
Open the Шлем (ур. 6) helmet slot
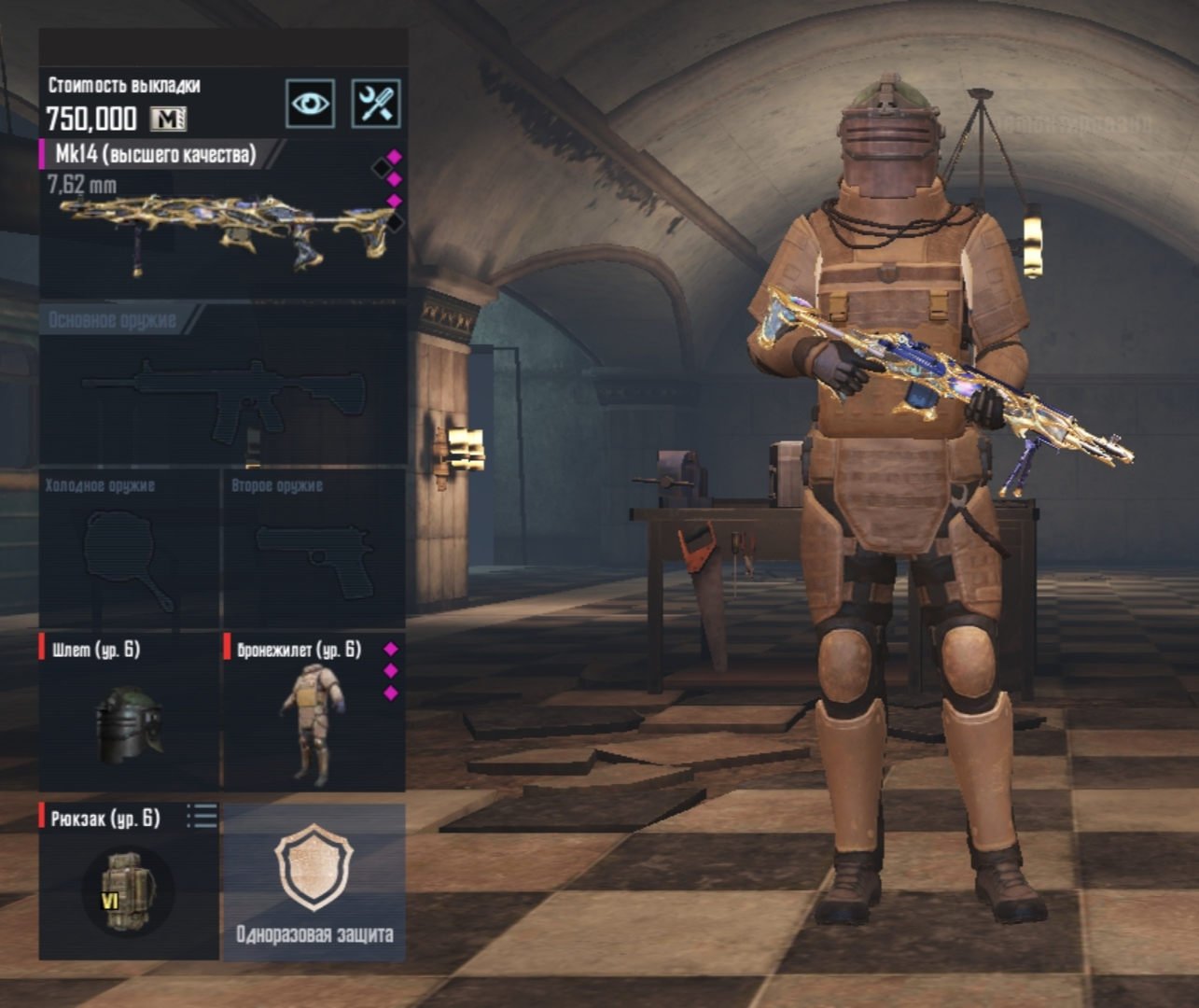pos(129,712)
